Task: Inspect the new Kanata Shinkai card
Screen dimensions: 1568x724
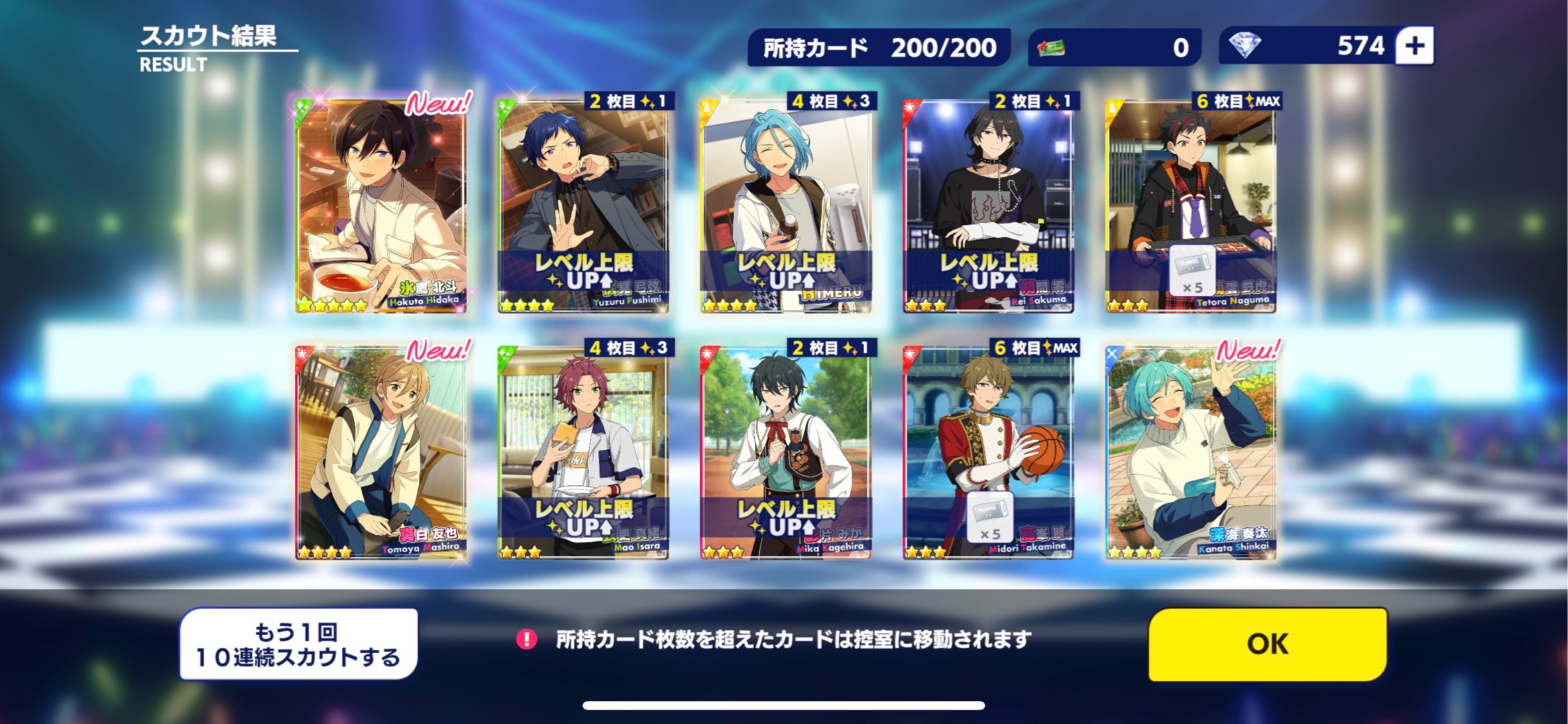Action: click(x=1191, y=452)
